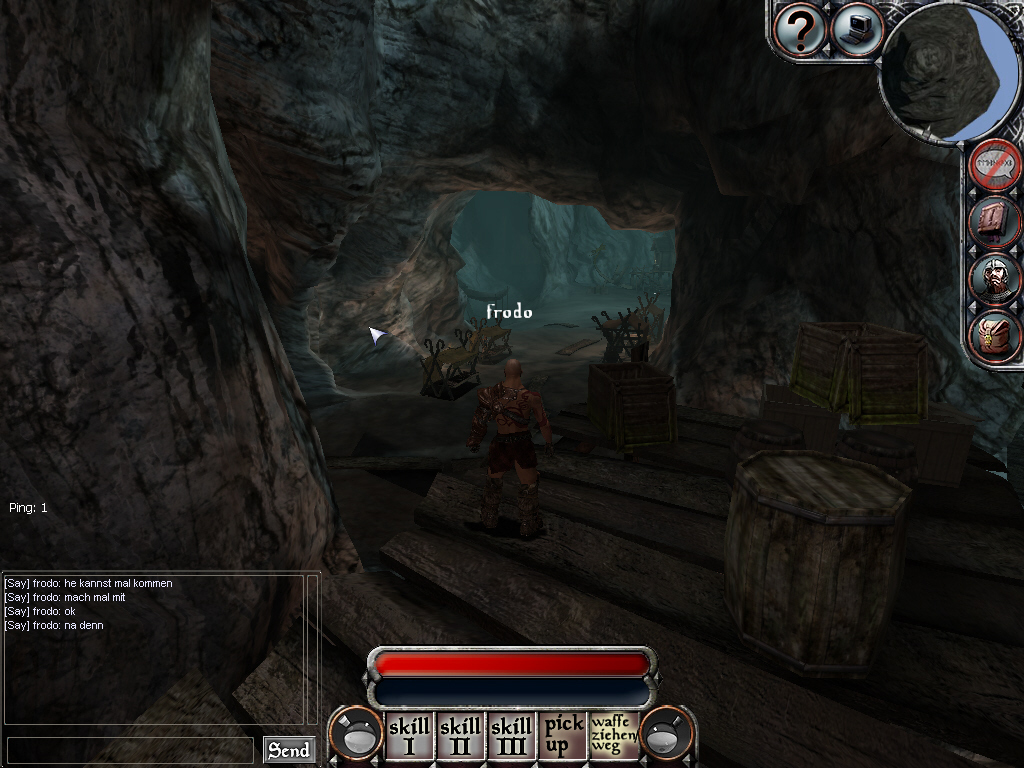This screenshot has width=1024, height=768.
Task: Click the Pick Up action button
Action: coord(562,736)
